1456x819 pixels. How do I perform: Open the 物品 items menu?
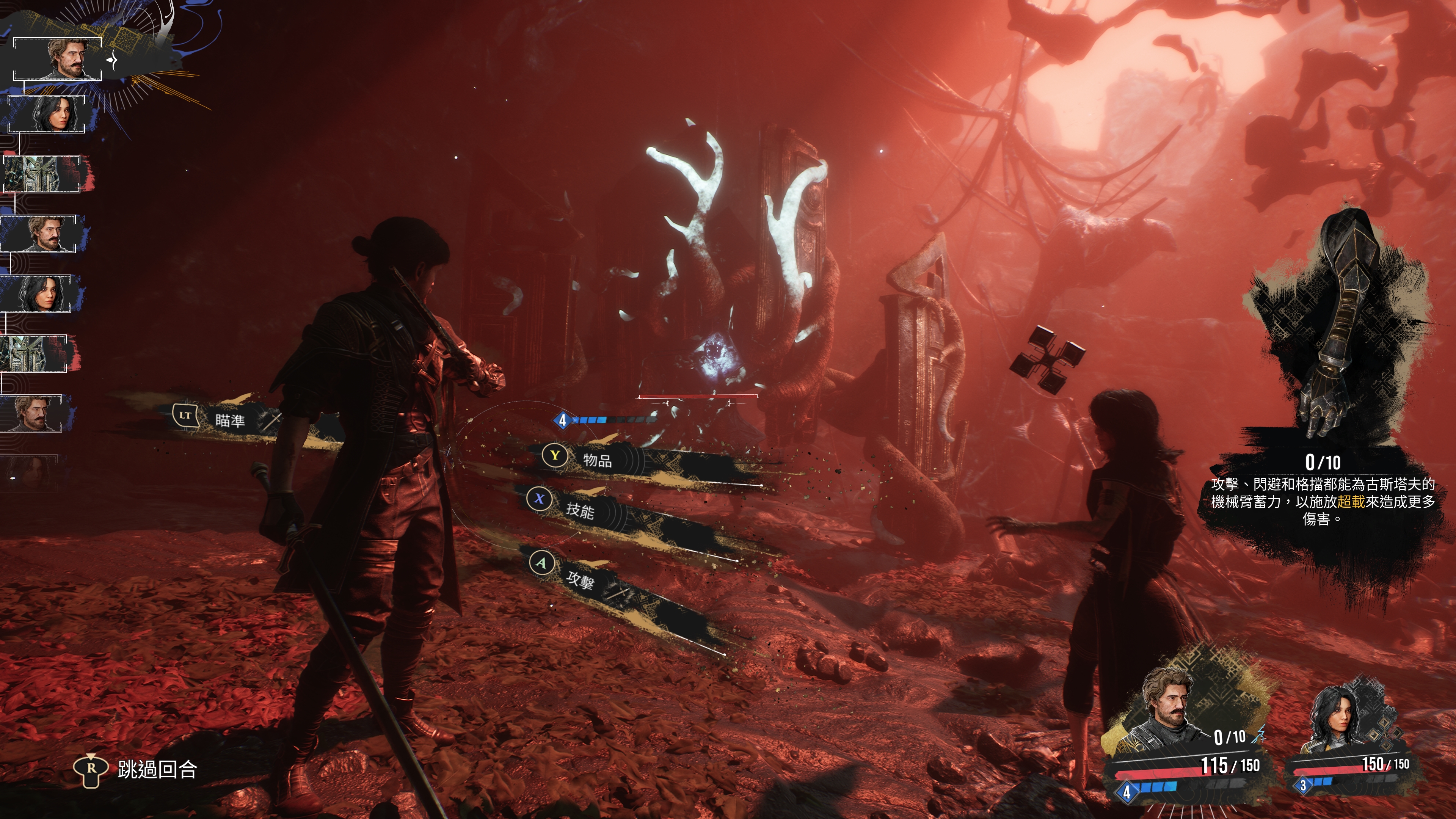597,460
